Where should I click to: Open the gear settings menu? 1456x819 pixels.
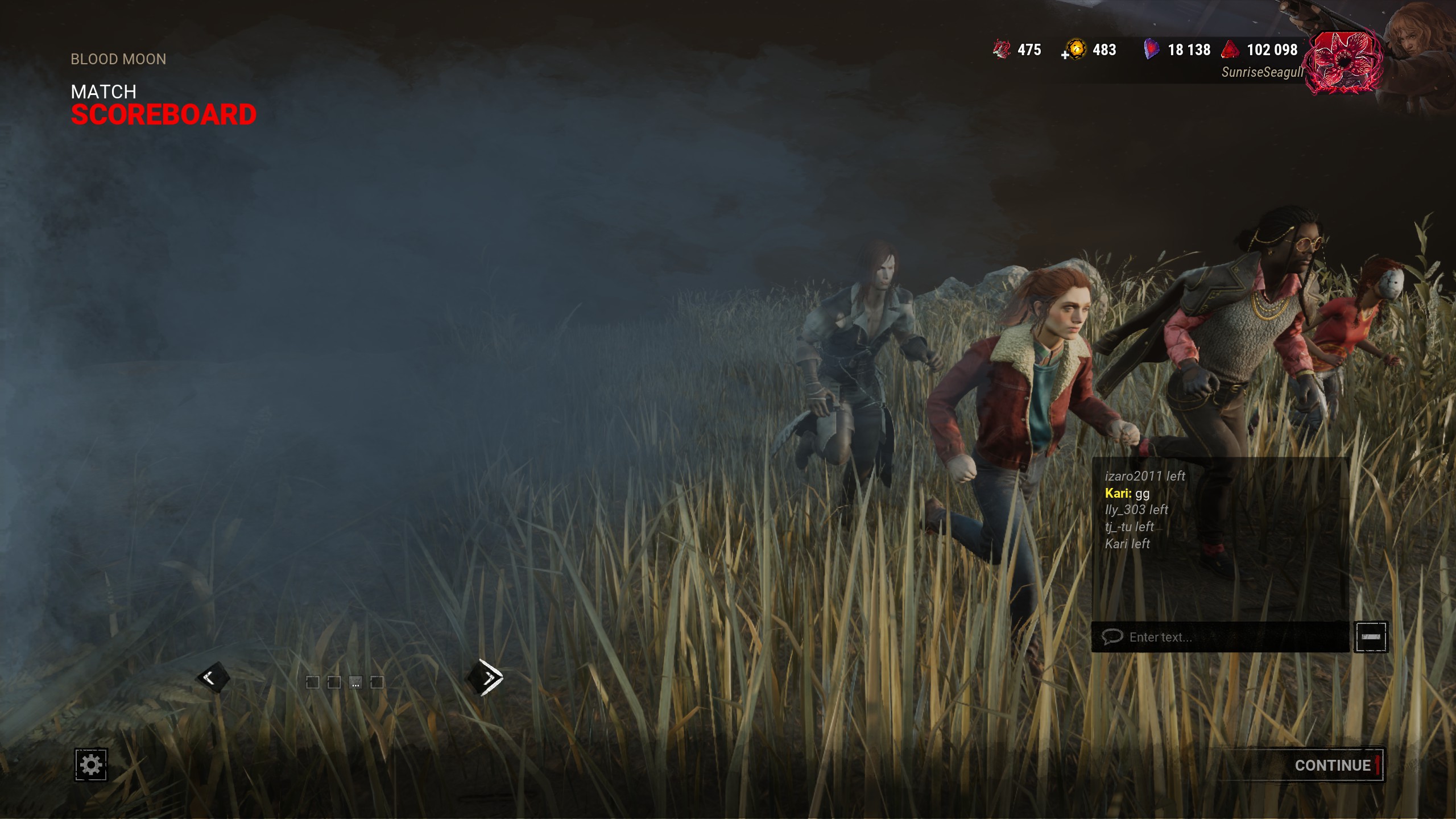pyautogui.click(x=91, y=764)
